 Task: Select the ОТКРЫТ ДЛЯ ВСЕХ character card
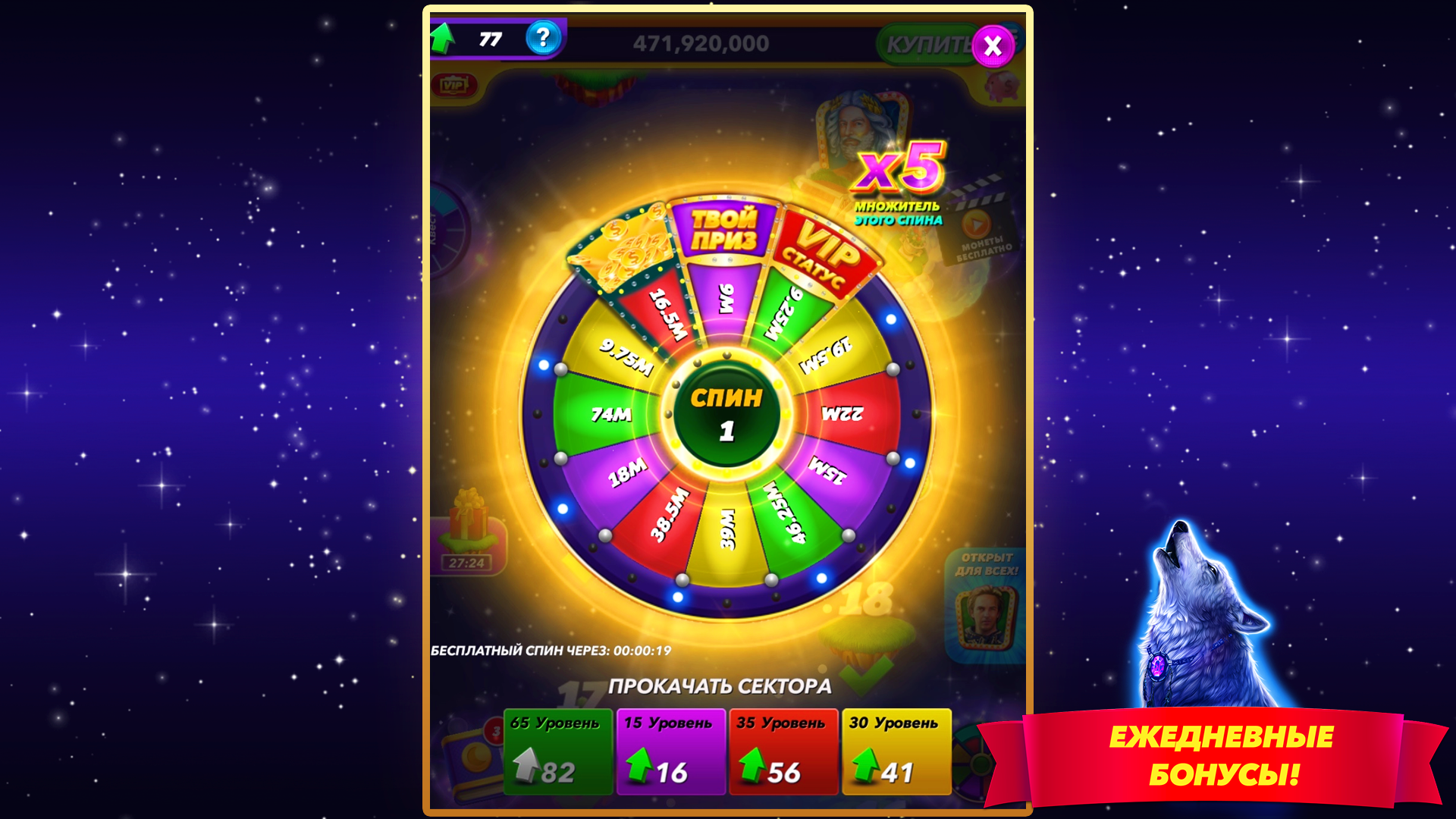pos(986,607)
